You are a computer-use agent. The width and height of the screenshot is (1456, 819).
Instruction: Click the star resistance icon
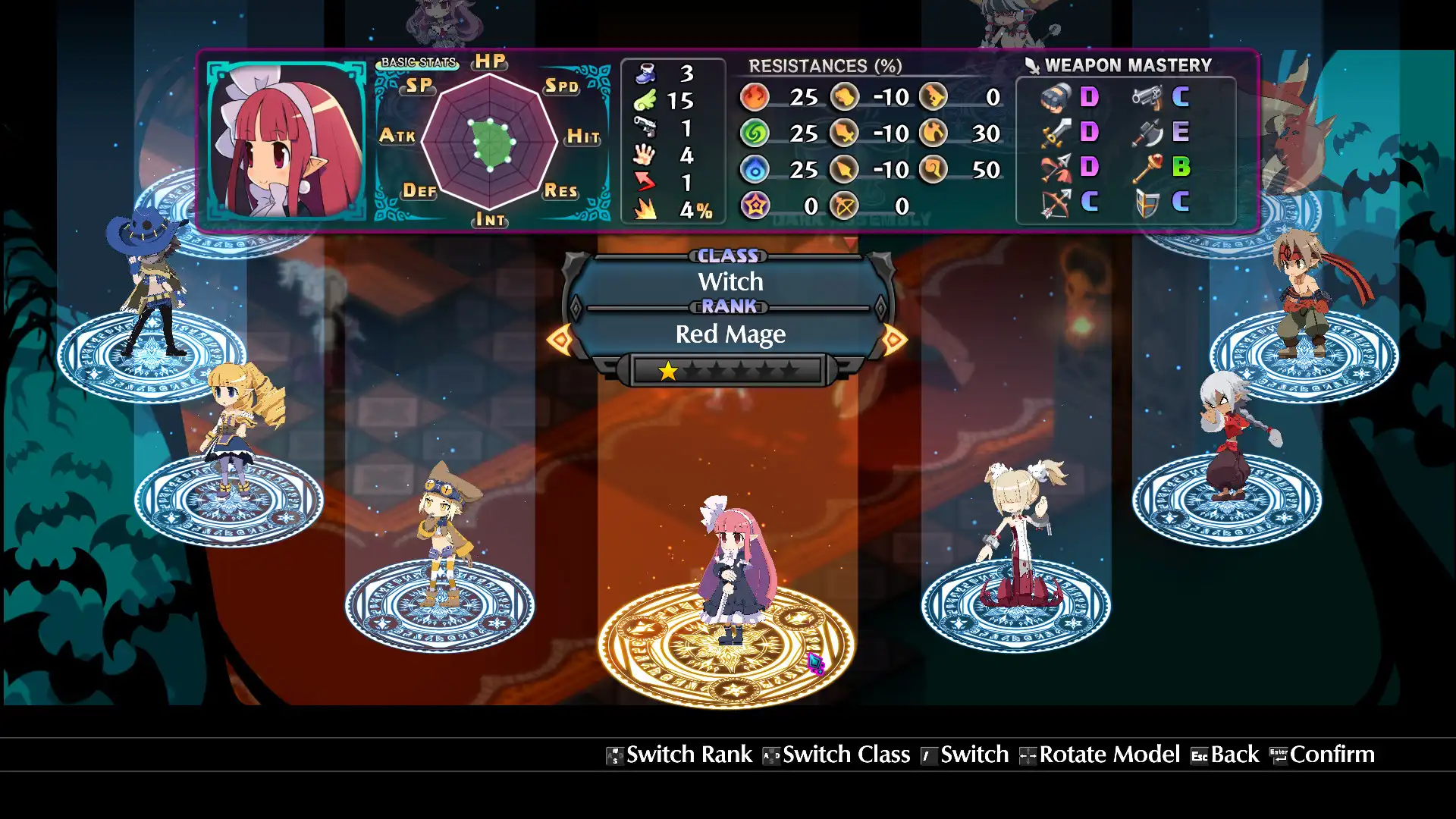[754, 205]
